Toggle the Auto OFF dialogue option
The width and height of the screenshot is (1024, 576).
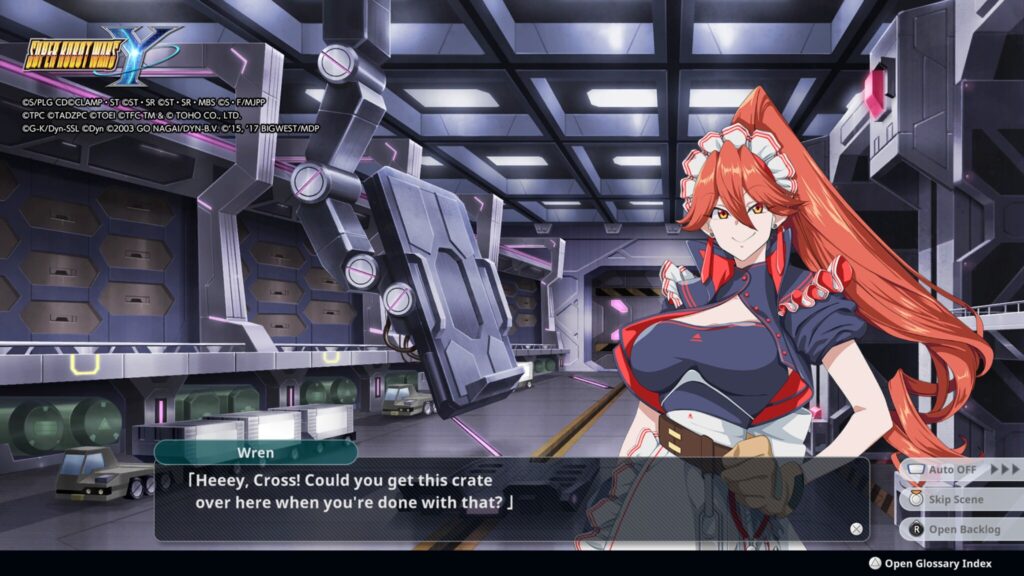950,469
